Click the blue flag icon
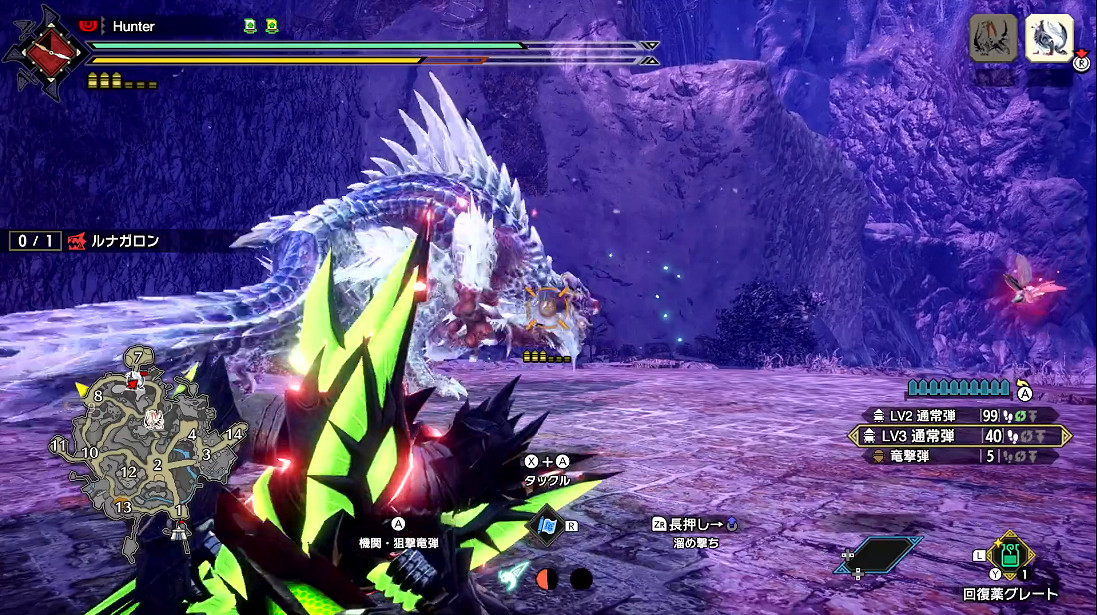 point(548,525)
